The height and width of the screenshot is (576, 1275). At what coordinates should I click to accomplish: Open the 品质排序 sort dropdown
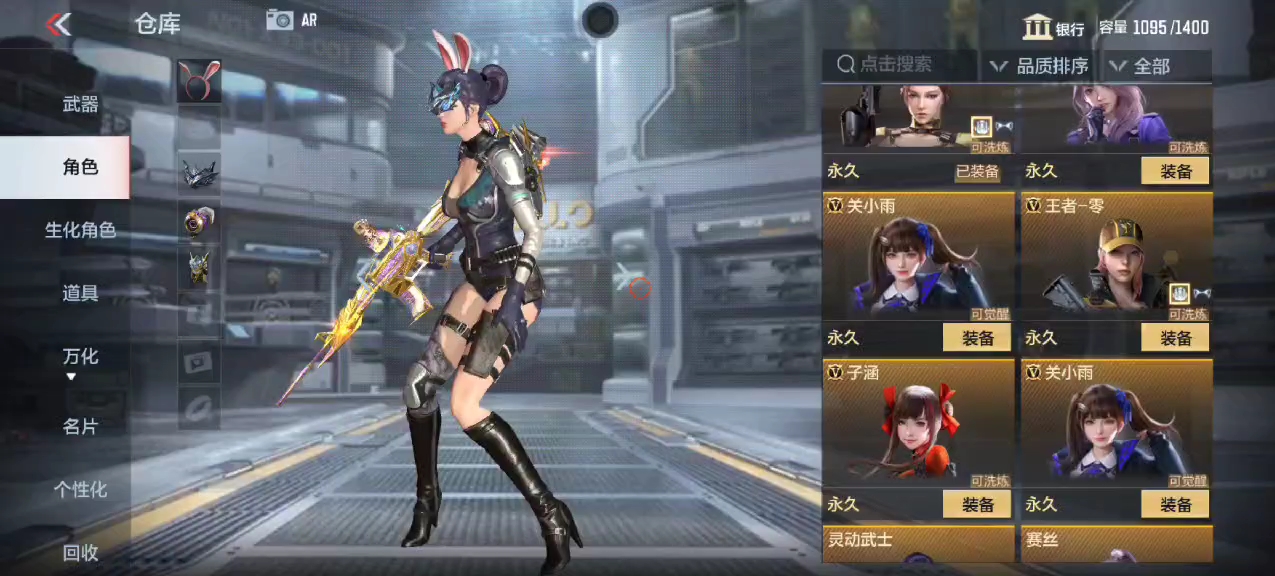[1040, 66]
